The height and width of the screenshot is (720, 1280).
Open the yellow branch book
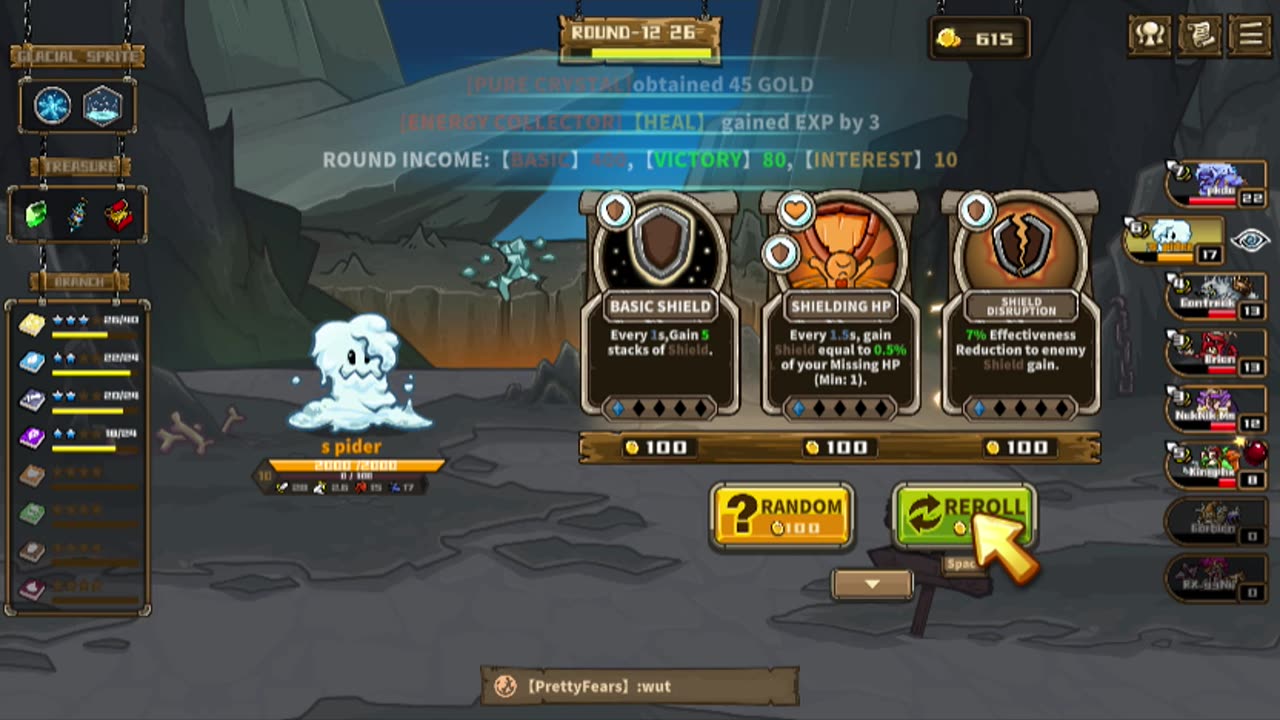click(32, 324)
